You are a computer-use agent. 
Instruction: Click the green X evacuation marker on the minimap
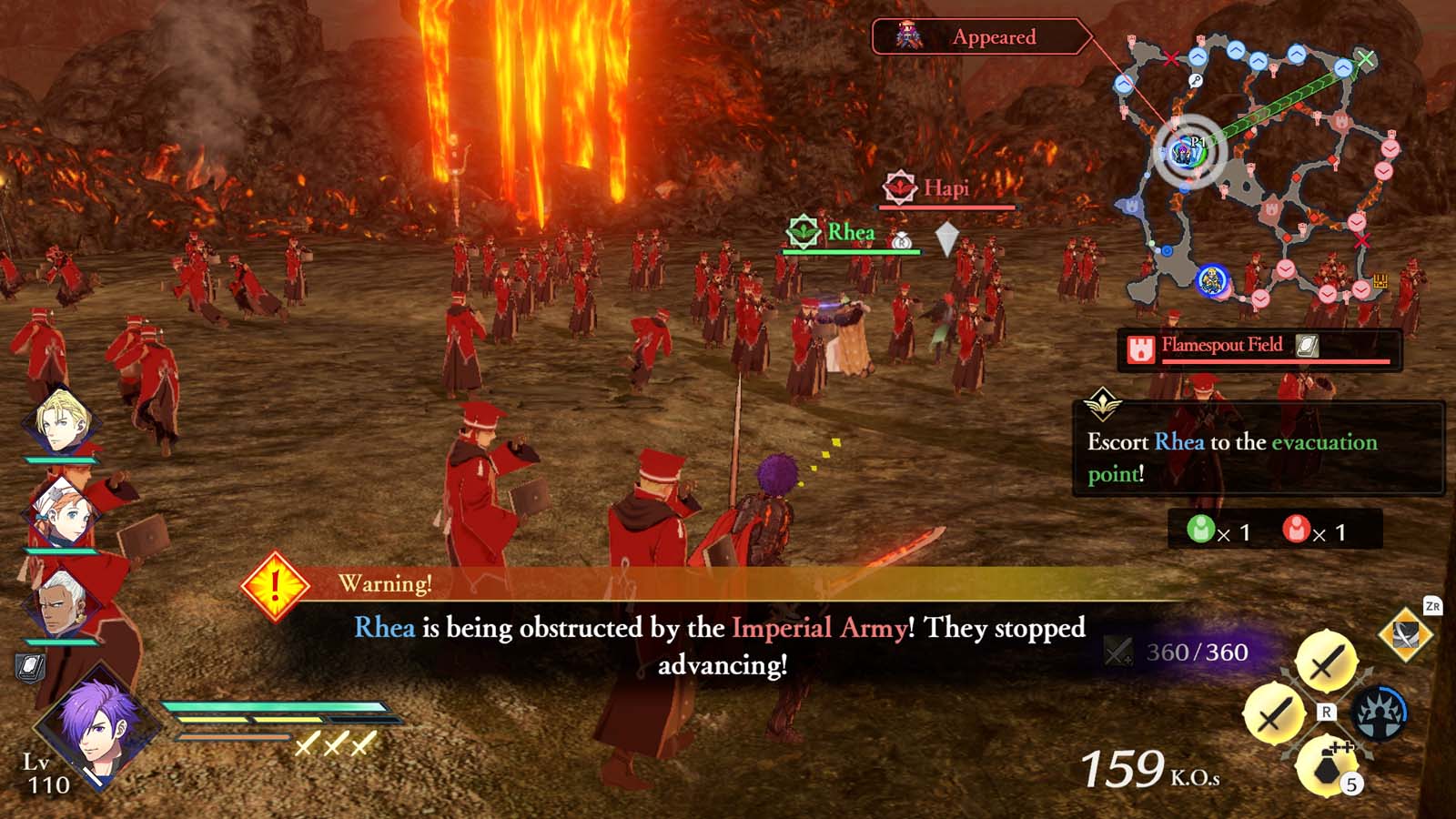(1365, 58)
